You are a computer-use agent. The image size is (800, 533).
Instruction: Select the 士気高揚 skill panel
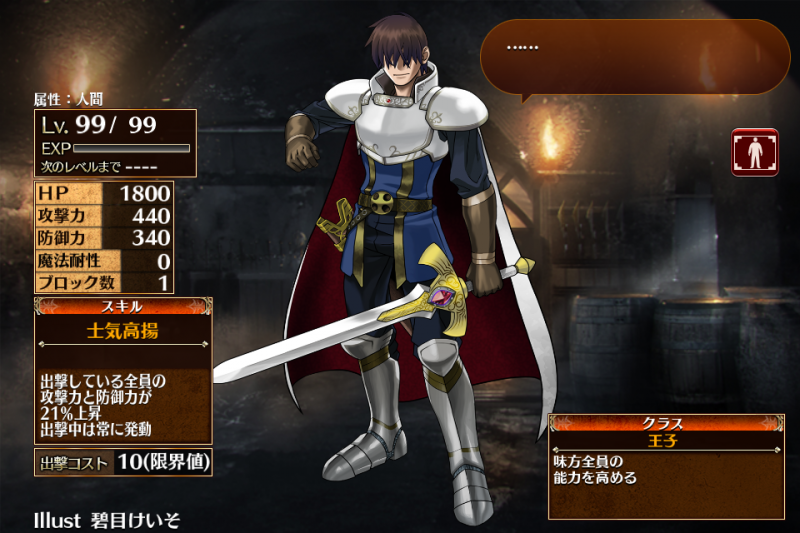pos(123,371)
